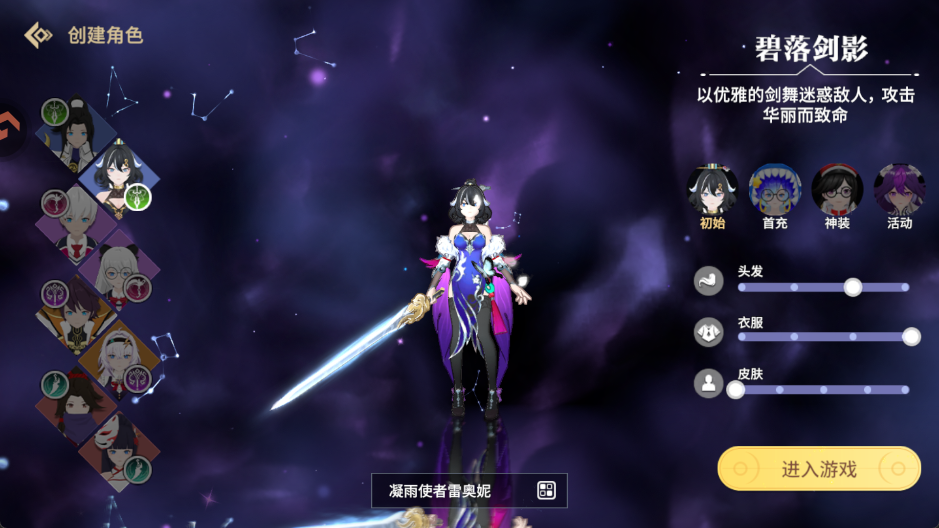939x528 pixels.
Task: Click the 进入游戏 enter game button
Action: pos(818,468)
